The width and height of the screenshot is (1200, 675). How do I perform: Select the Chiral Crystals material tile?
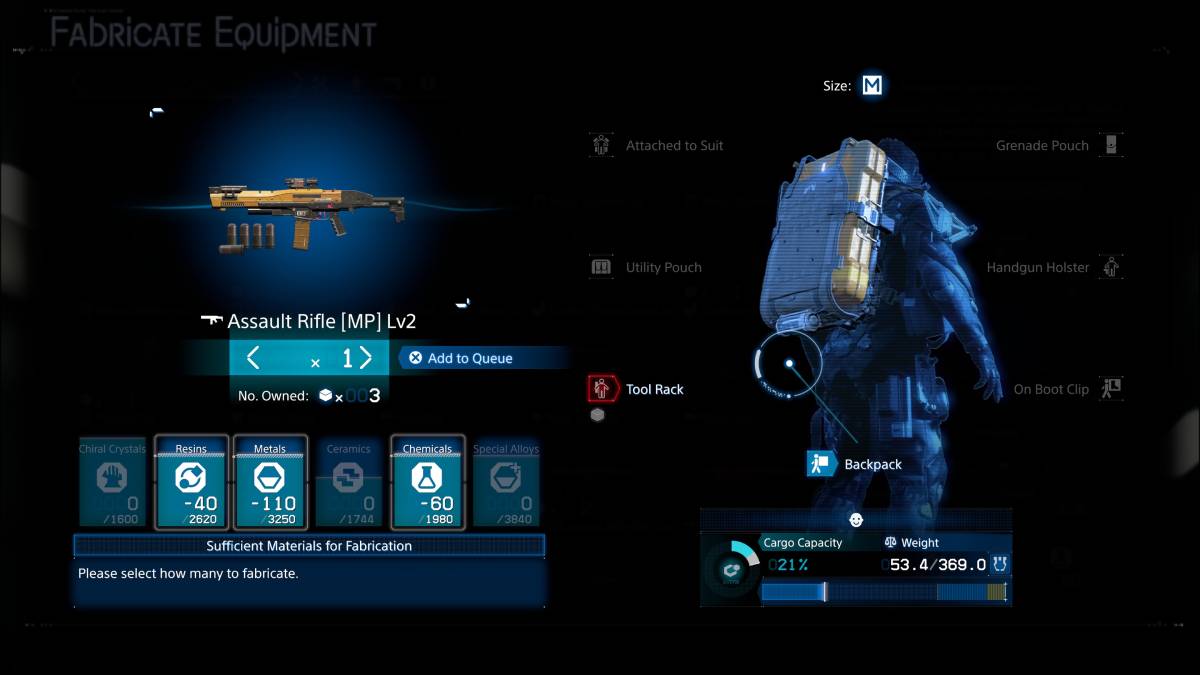point(112,483)
